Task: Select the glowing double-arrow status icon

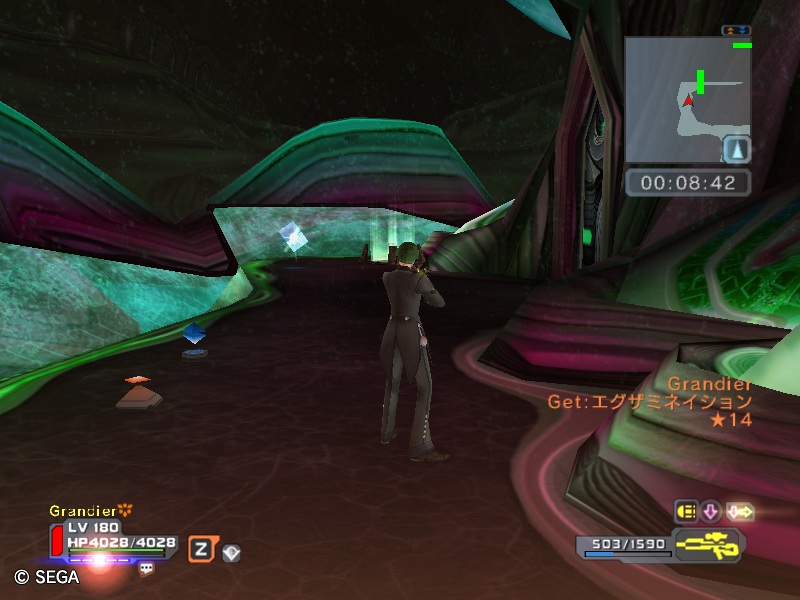Action: point(739,512)
